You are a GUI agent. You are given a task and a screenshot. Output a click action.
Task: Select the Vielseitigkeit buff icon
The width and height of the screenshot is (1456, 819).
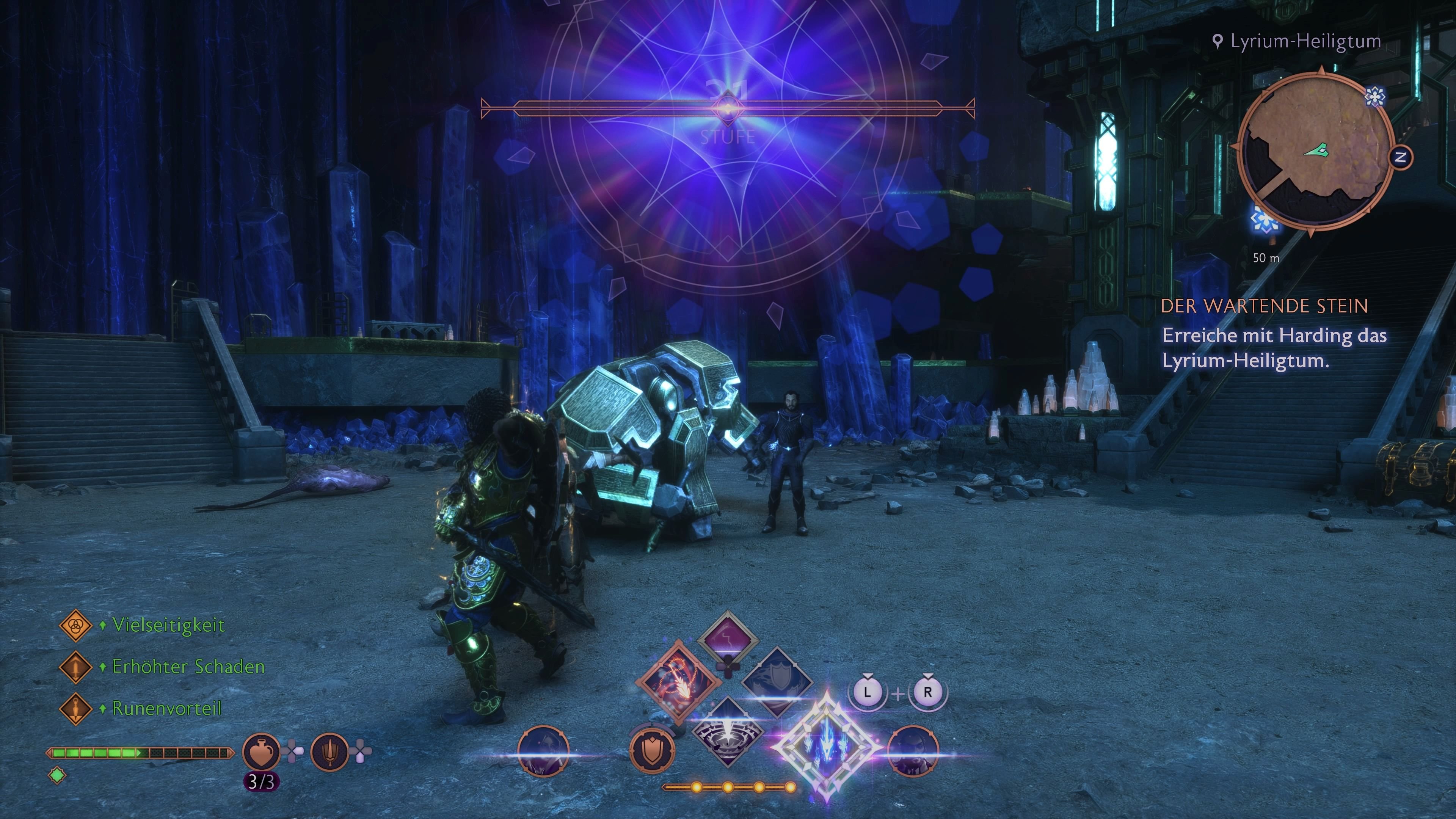(75, 625)
